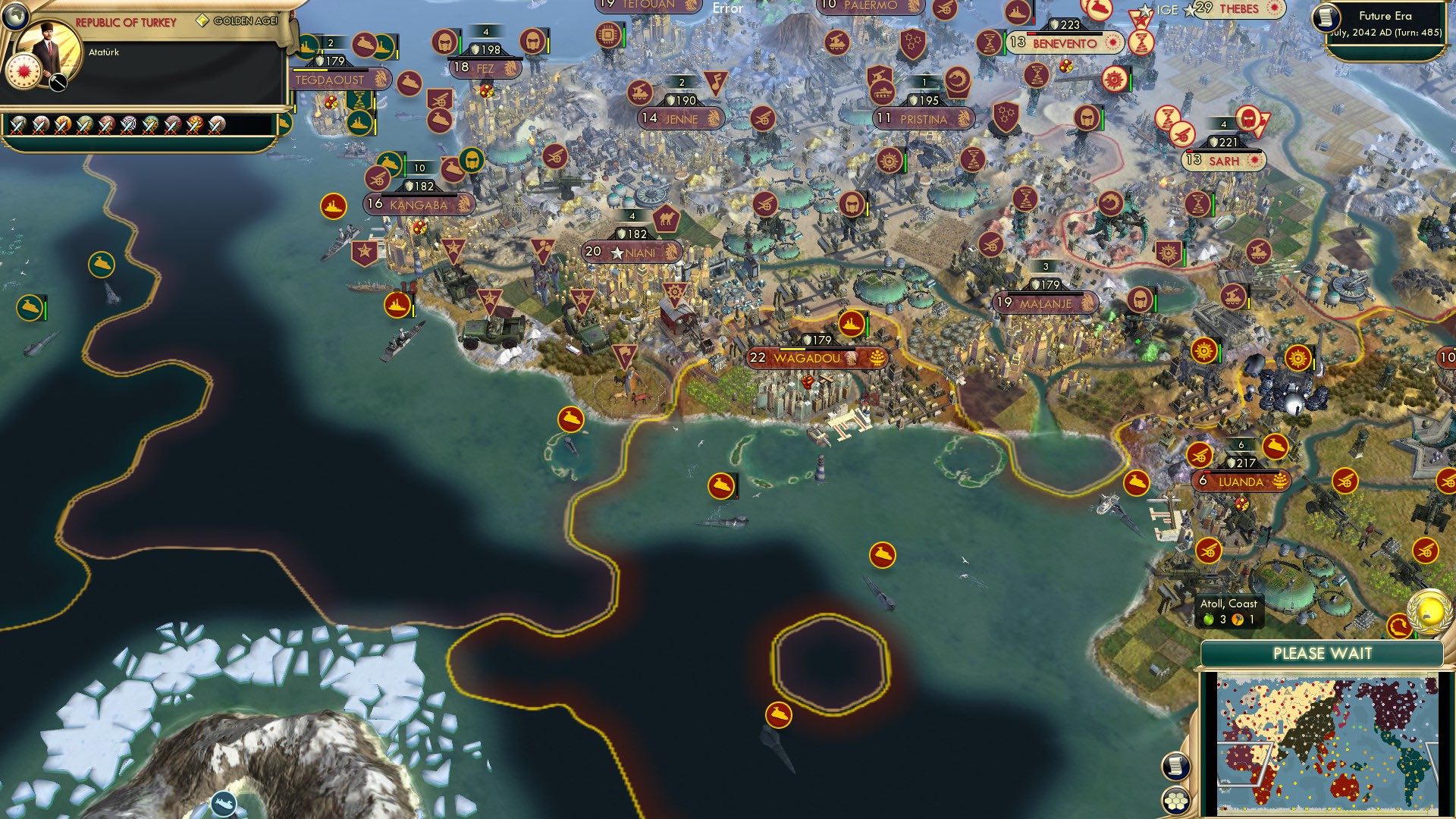Screen dimensions: 1456x819
Task: Click the red culture emblem beside the minimap
Action: [1399, 626]
